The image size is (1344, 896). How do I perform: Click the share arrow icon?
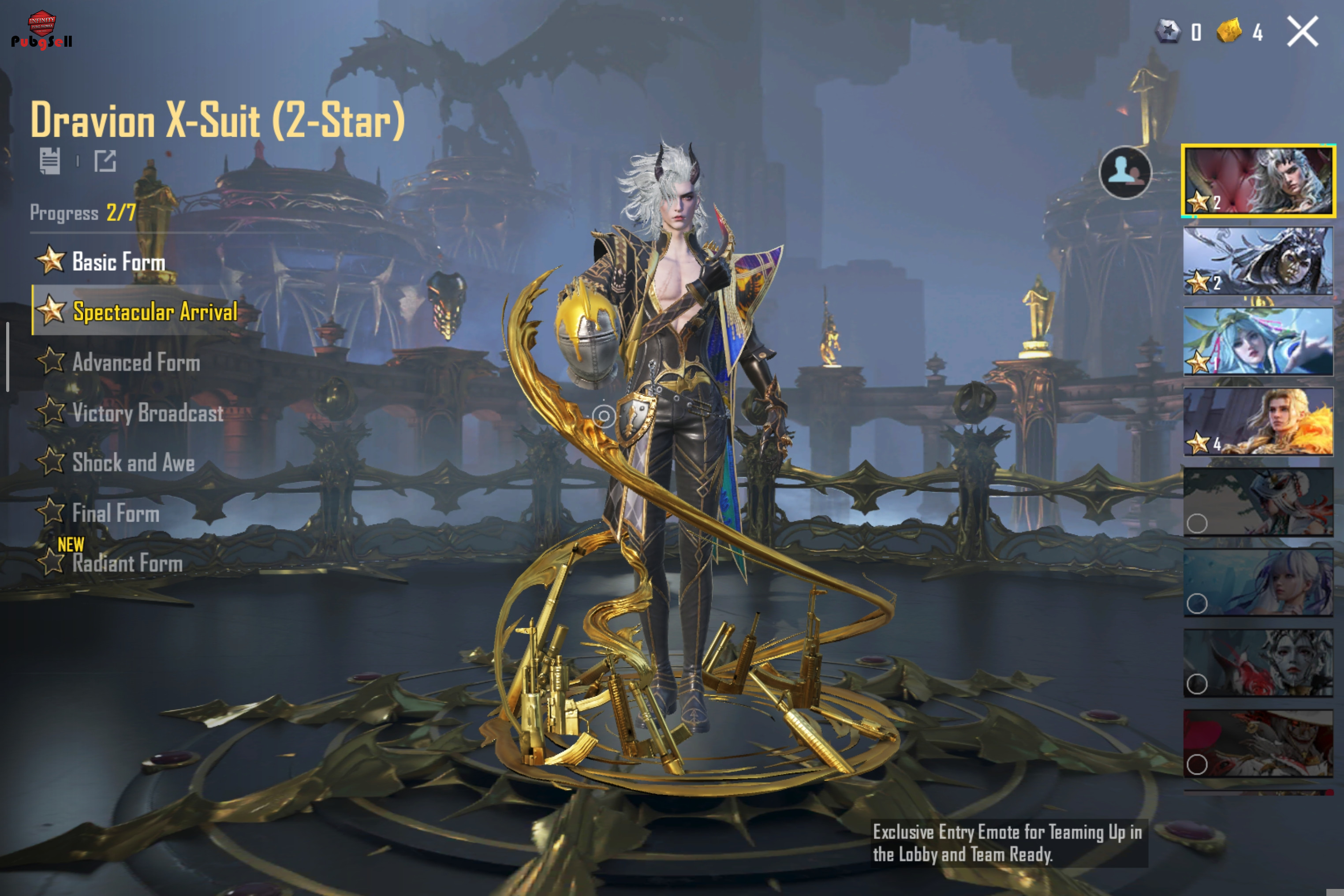coord(105,161)
